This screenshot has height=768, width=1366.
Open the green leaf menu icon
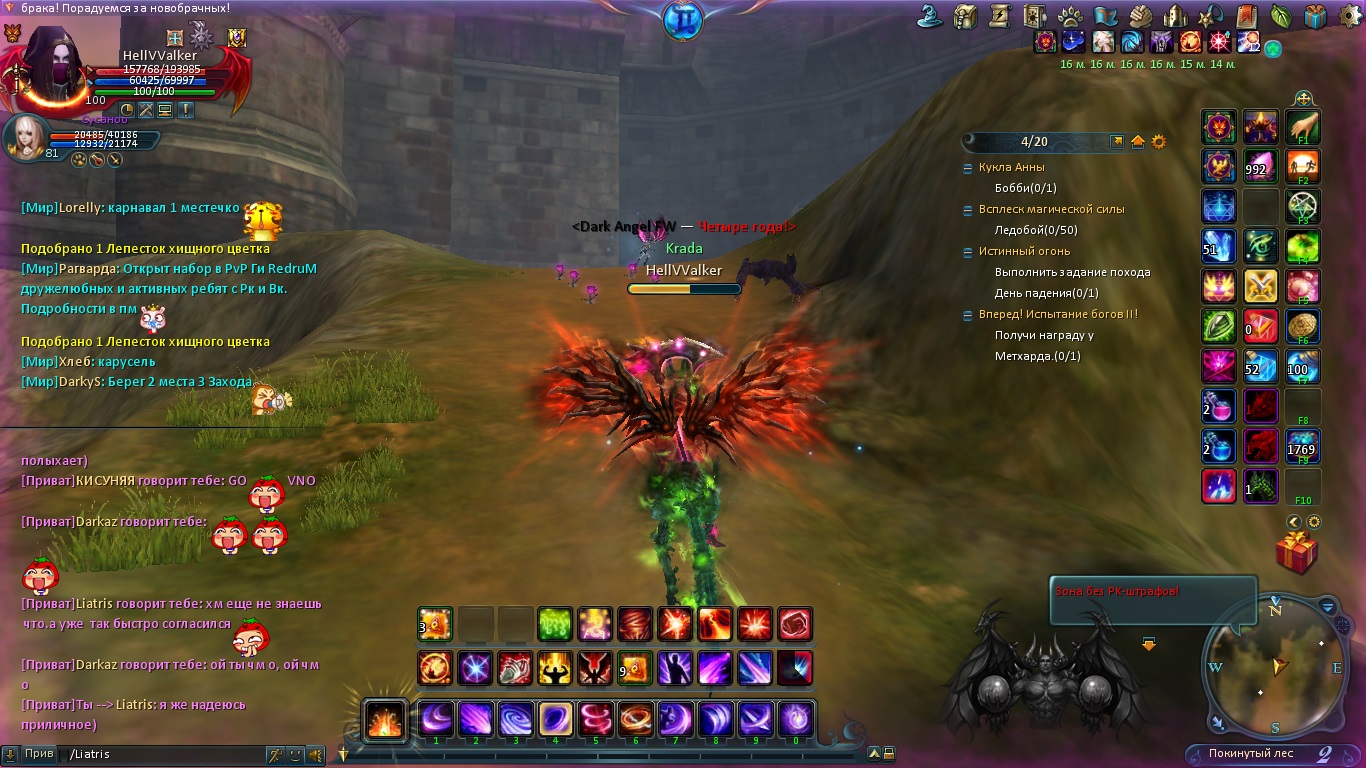[1281, 16]
